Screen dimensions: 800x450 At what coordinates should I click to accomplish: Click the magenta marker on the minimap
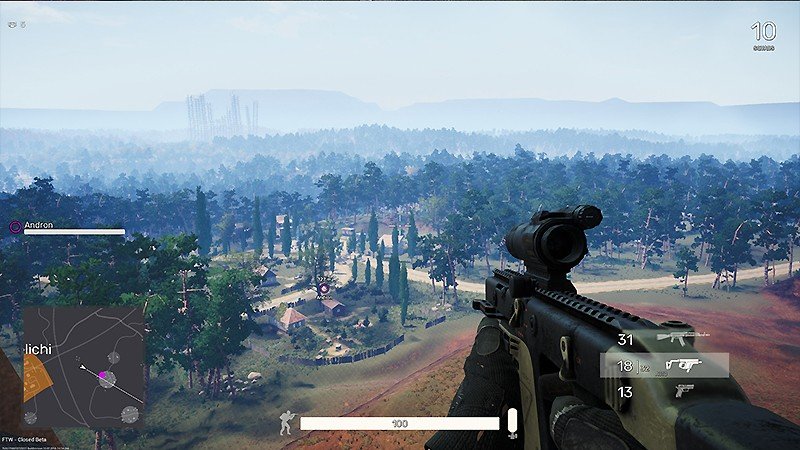102,376
